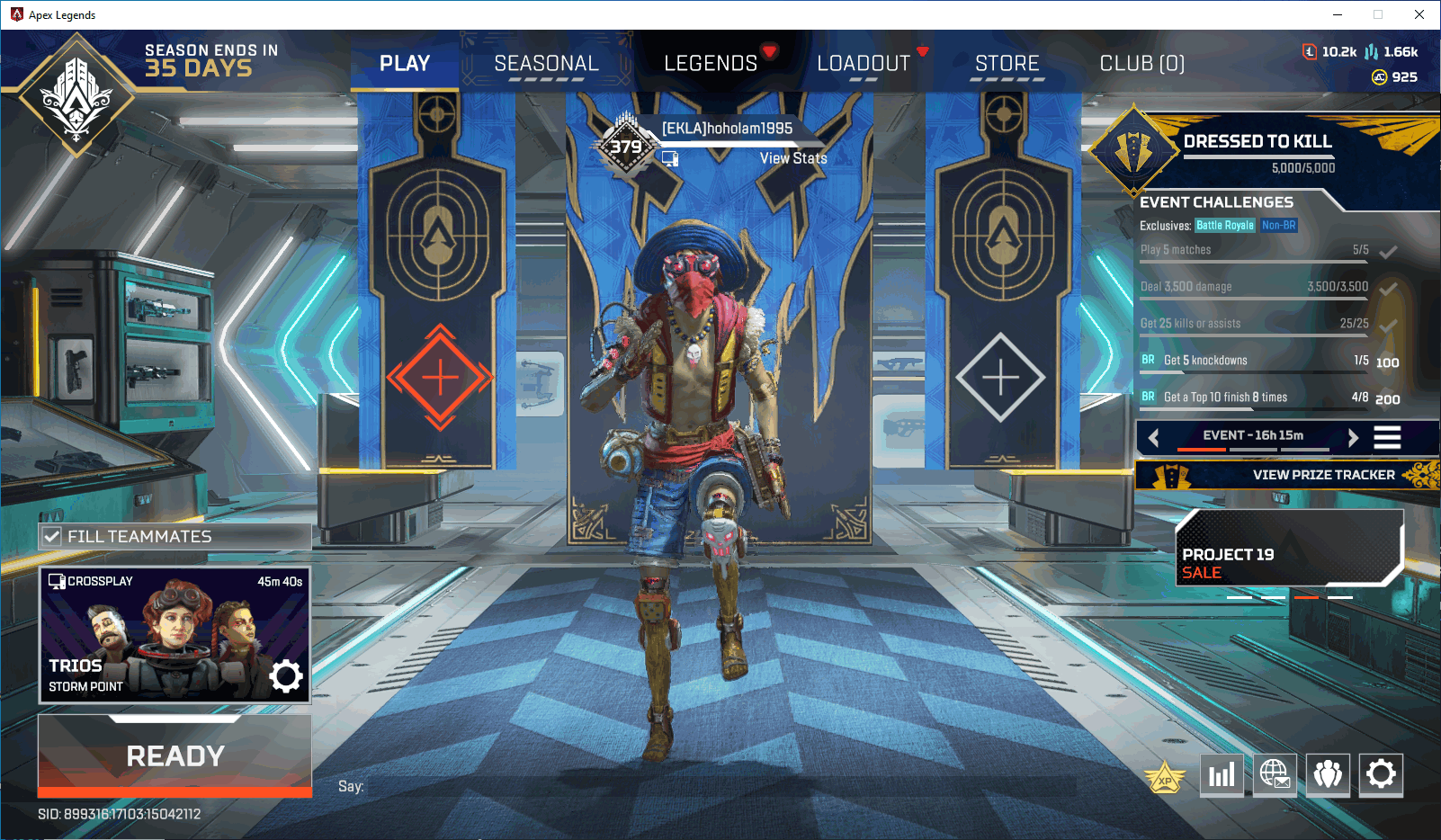The image size is (1441, 840).
Task: Click left arrow on the Event carousel
Action: [1154, 438]
